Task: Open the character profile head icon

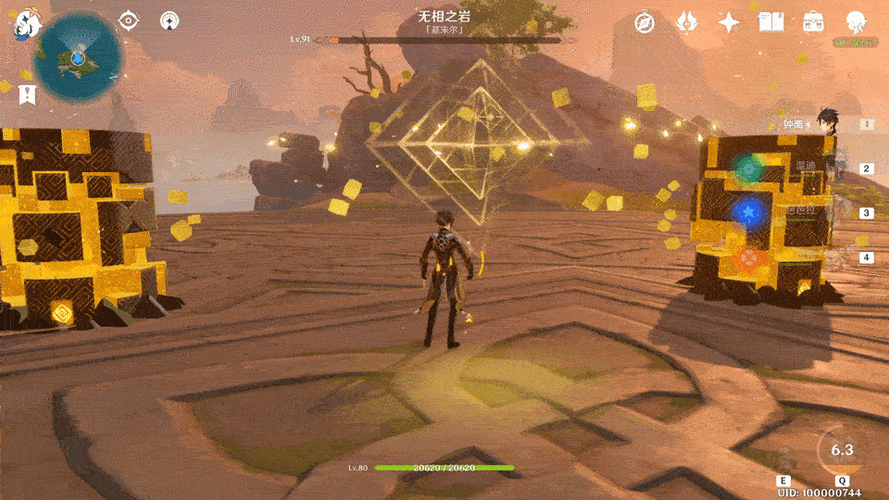Action: (x=856, y=22)
